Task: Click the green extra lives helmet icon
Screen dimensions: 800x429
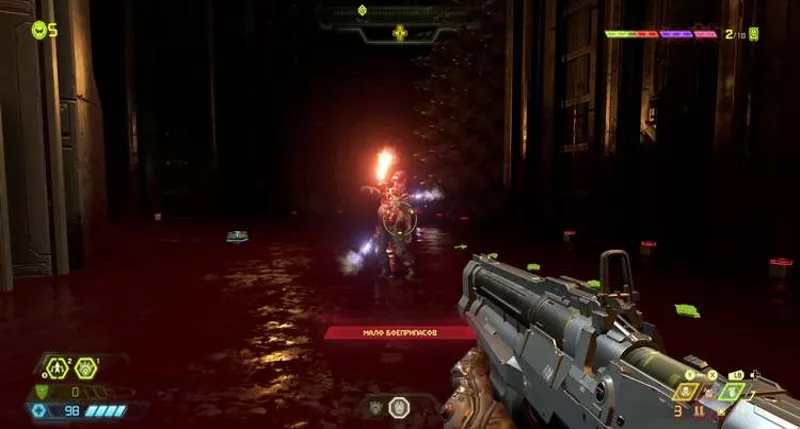Action: click(40, 30)
